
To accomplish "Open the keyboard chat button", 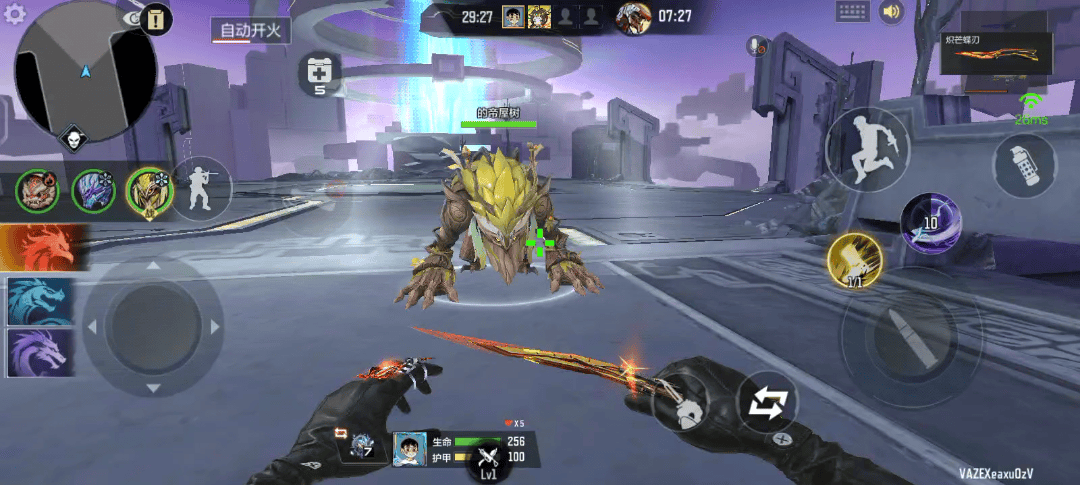I will 852,12.
